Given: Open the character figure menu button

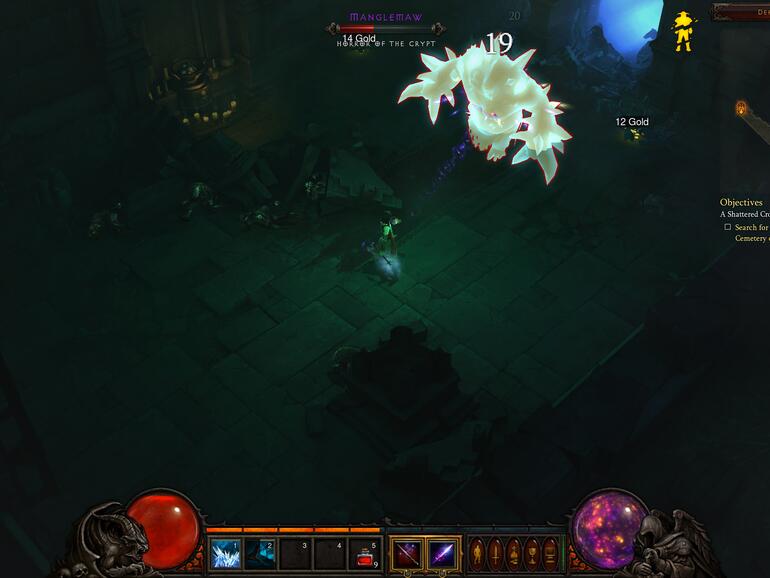Looking at the screenshot, I should [477, 553].
